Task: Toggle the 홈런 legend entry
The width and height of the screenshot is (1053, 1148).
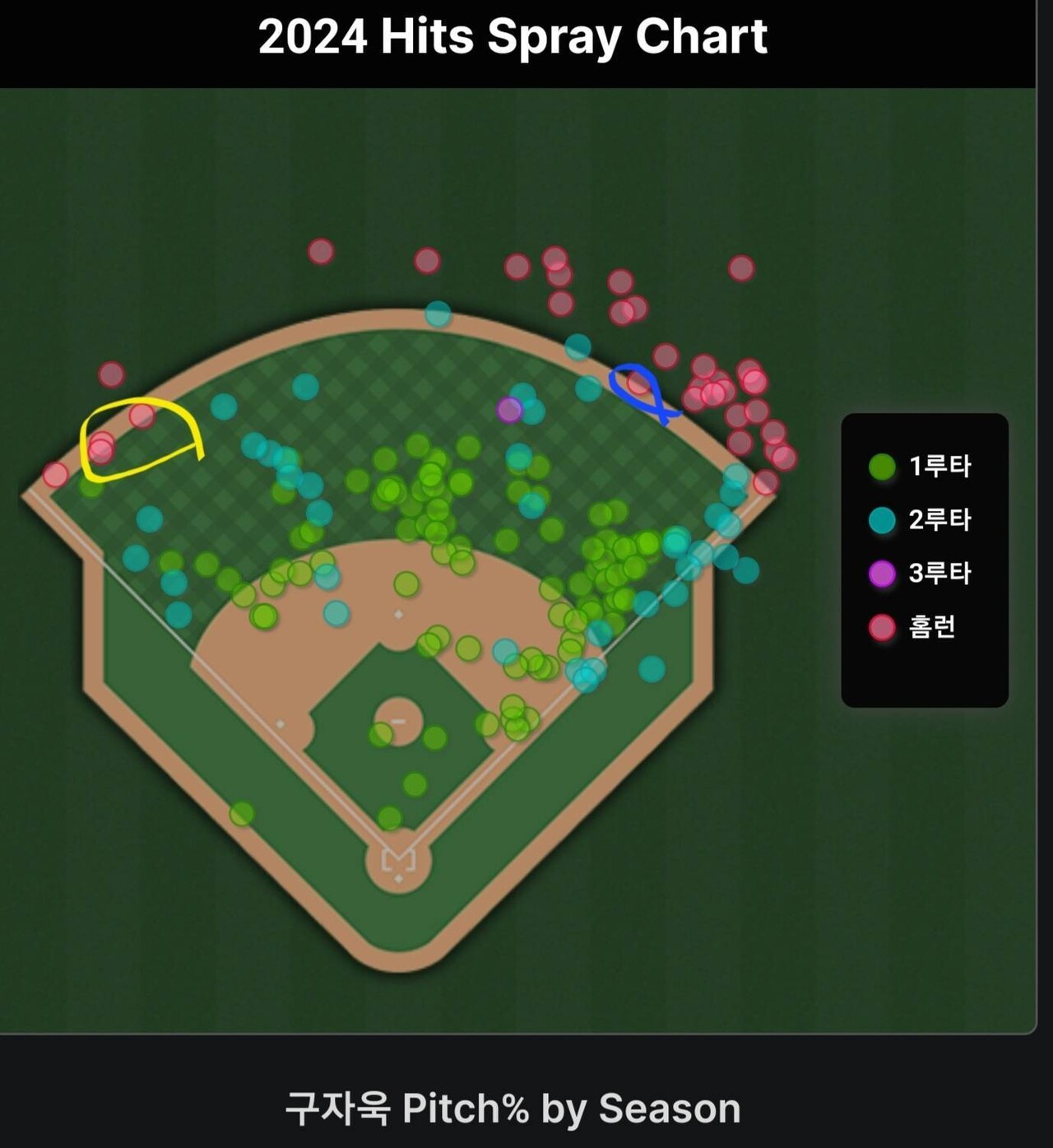Action: click(913, 627)
